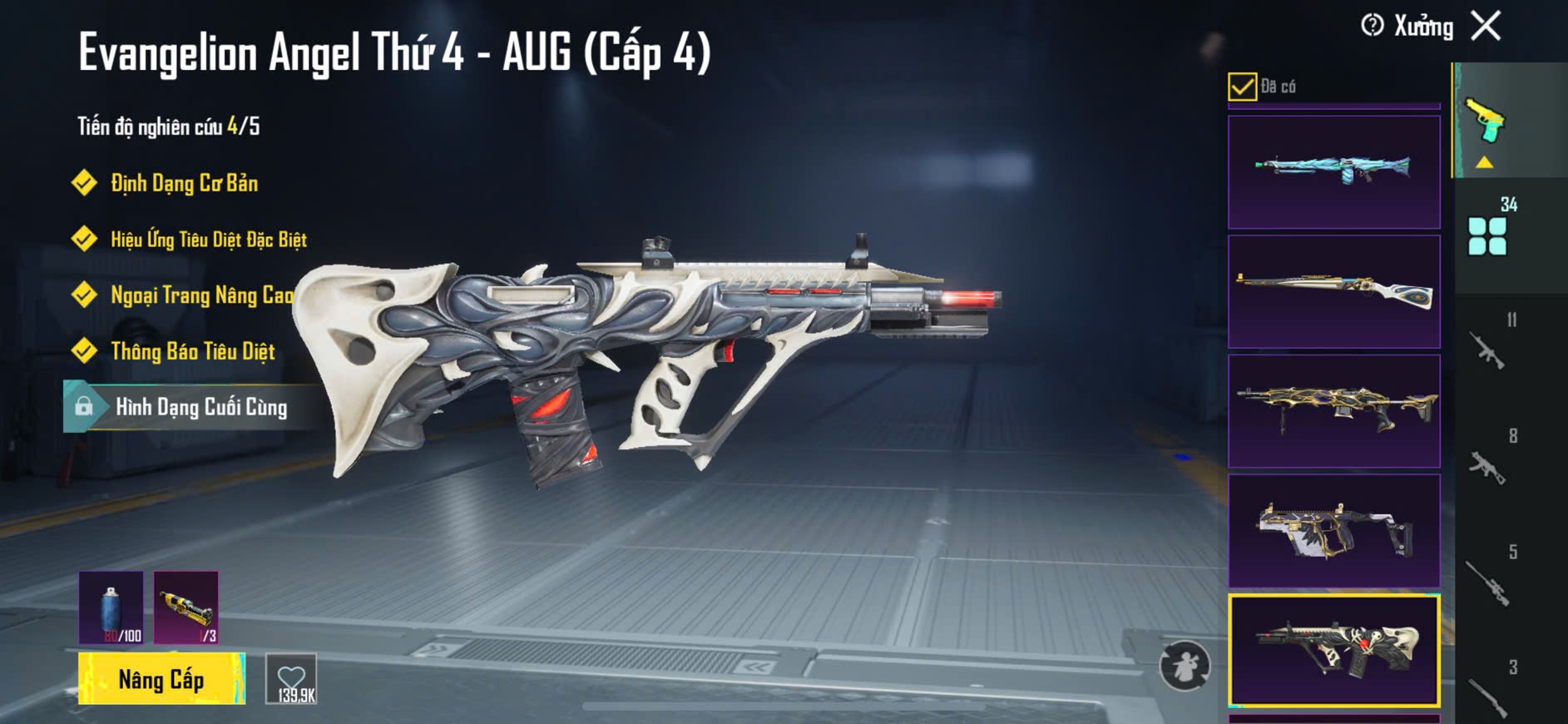Screen dimensions: 1568x724
Task: Select the Định Dạng Cơ Bản stage
Action: tap(184, 183)
